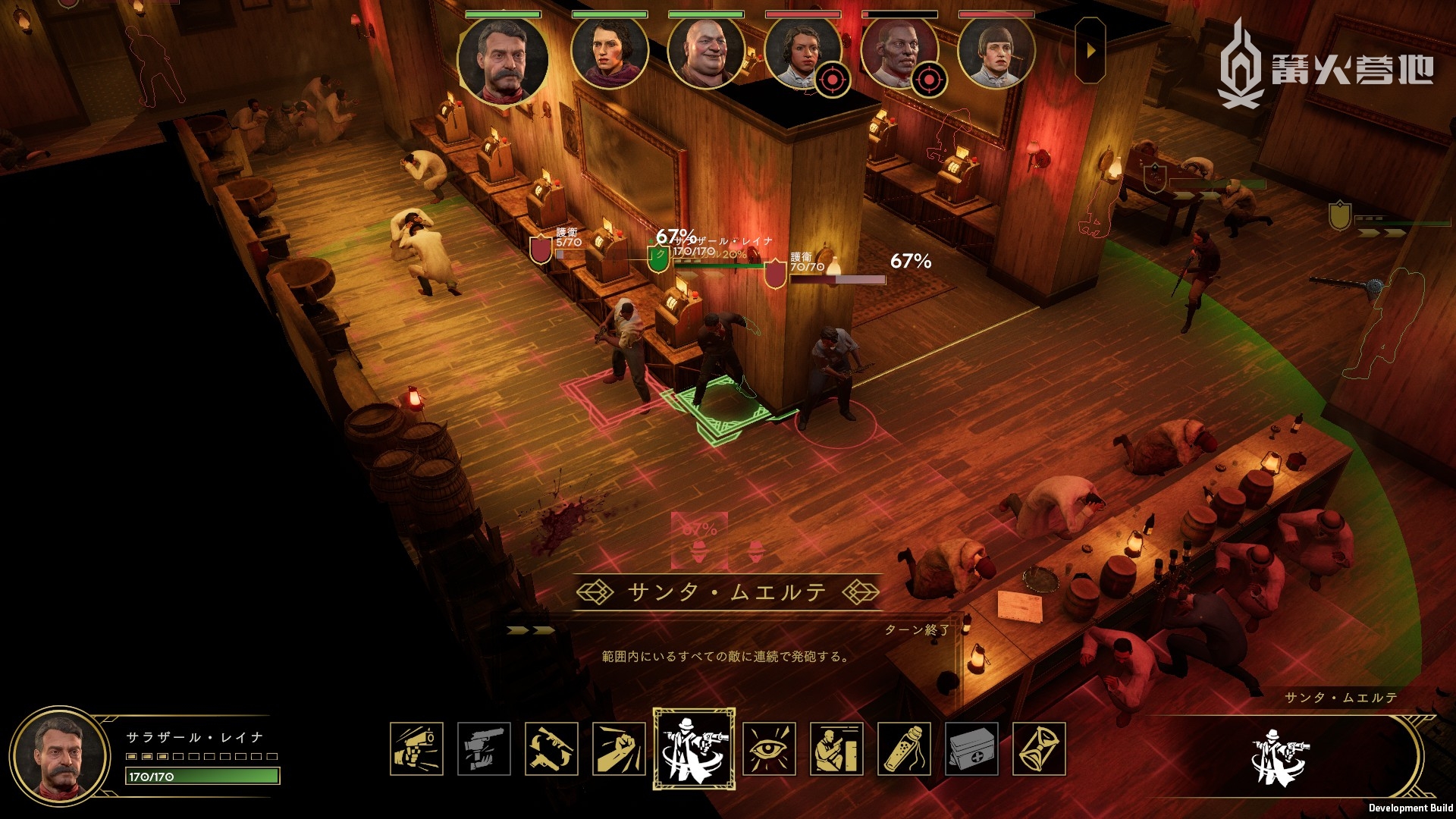
Task: Select the bob-haired enemy portrait
Action: coord(996,53)
